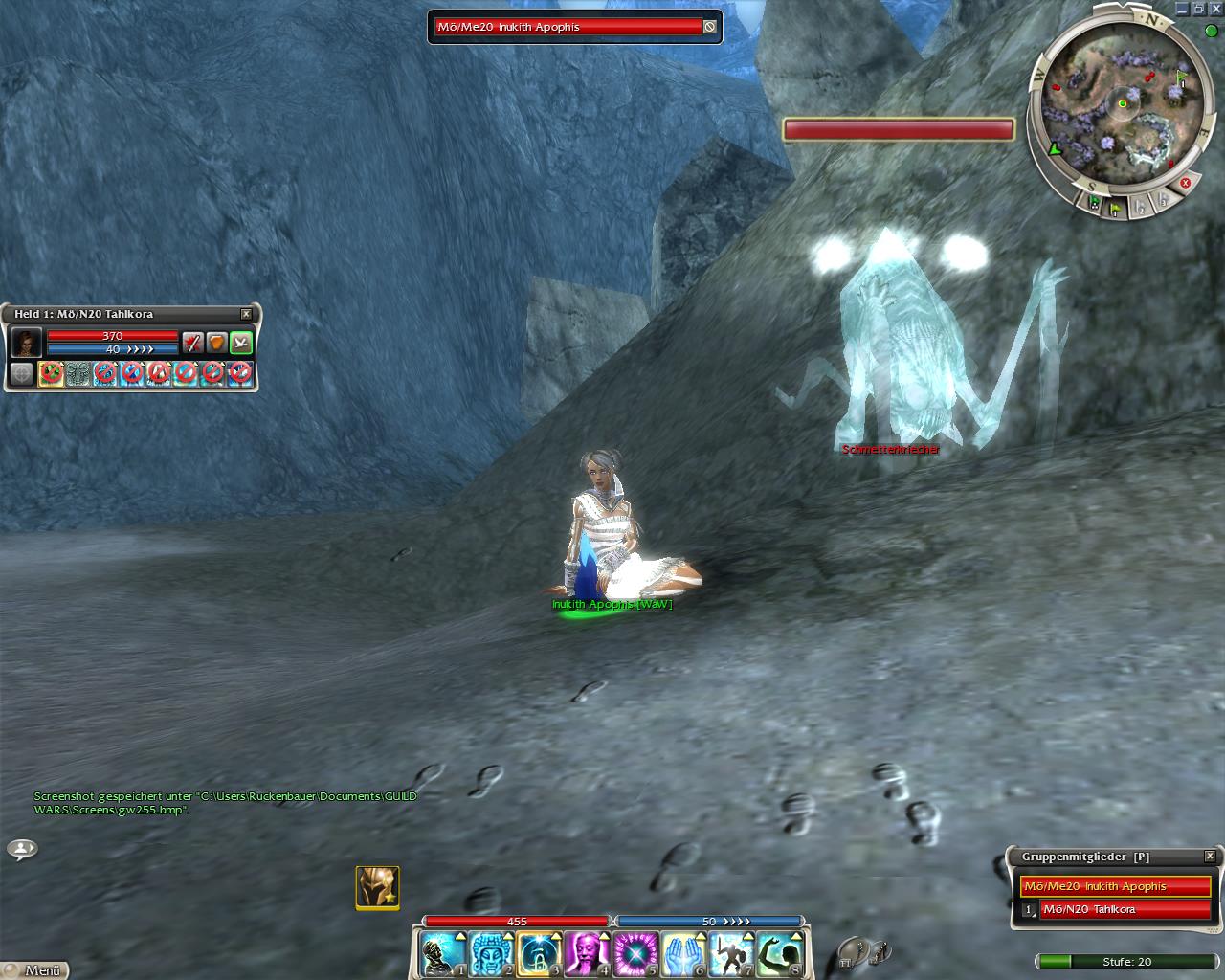1225x980 pixels.
Task: Activate skill 4 purple old man ability
Action: click(x=587, y=954)
